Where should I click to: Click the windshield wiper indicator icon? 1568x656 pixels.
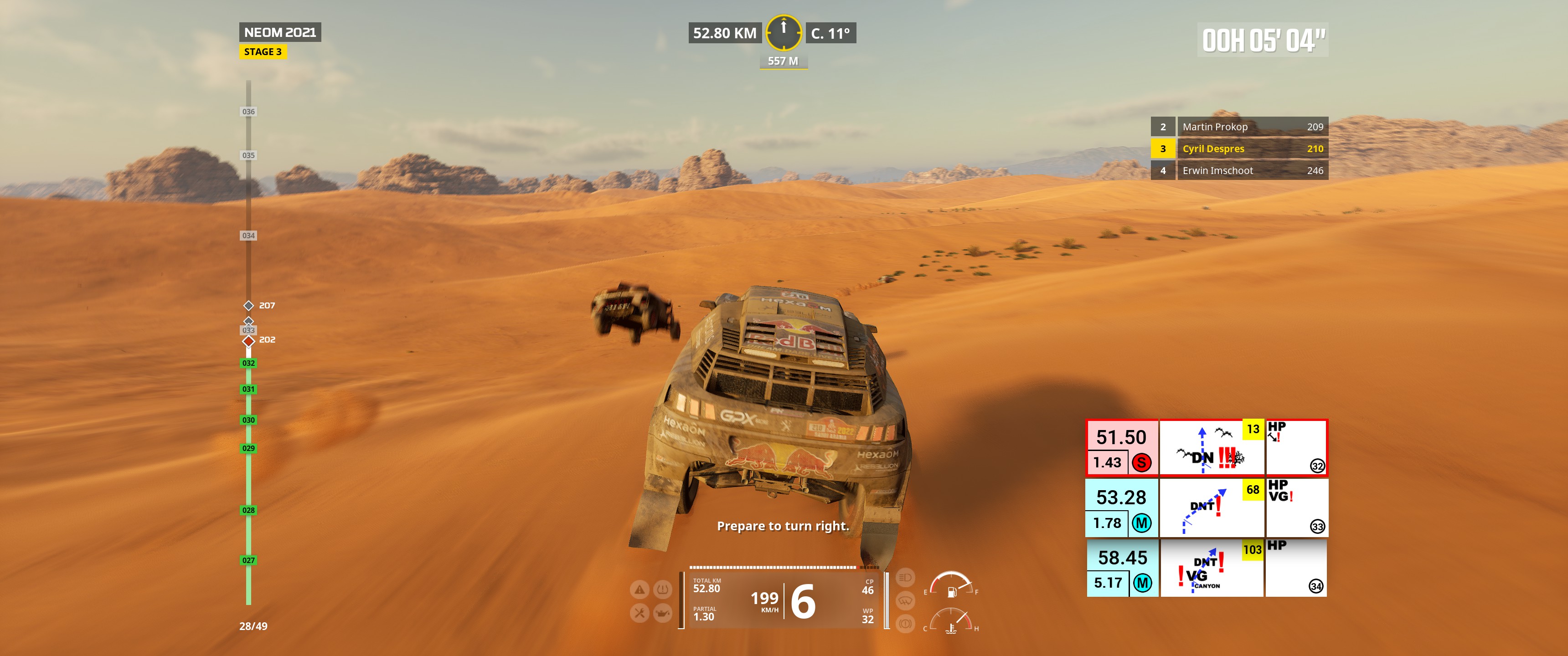905,600
